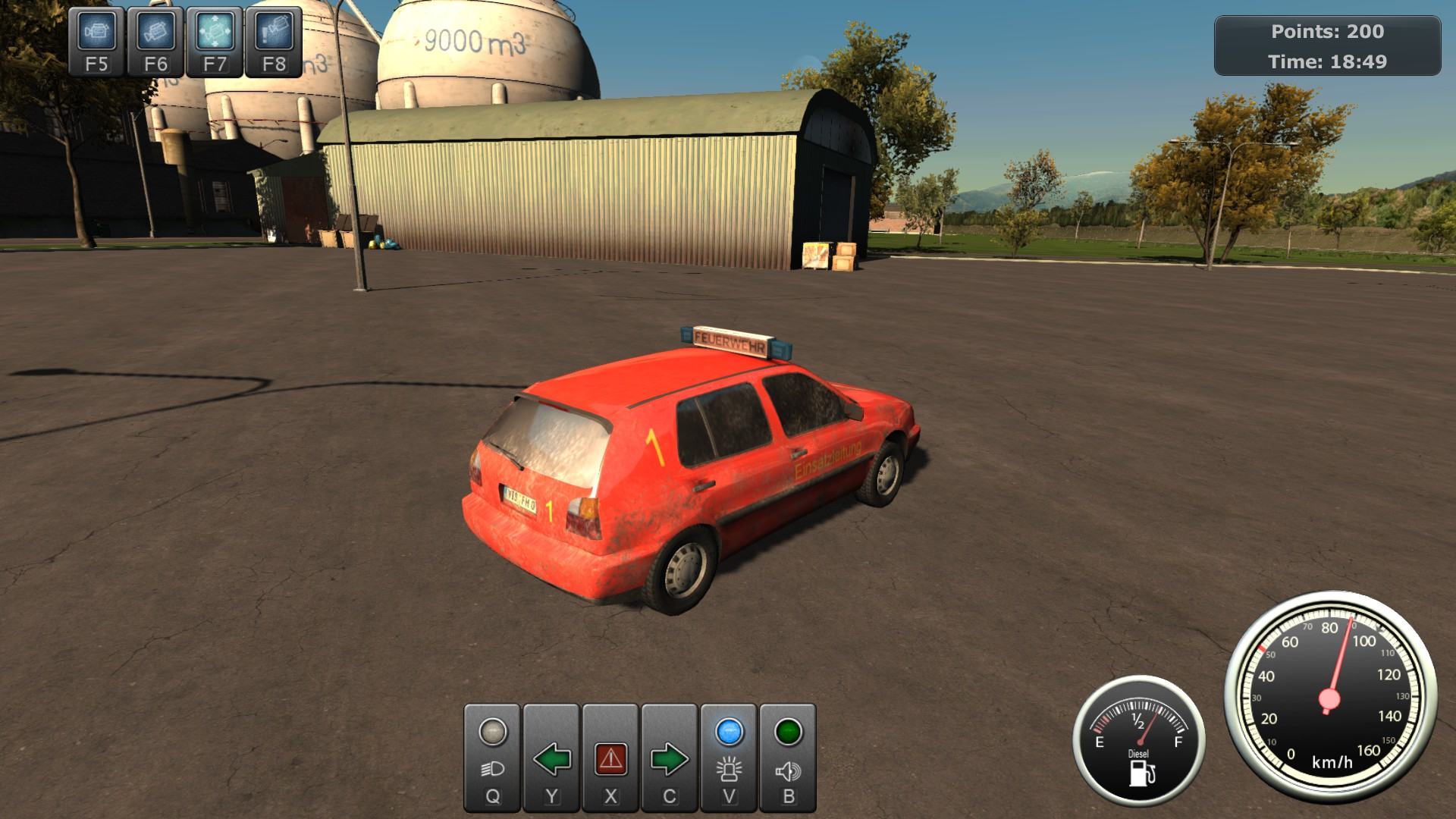The width and height of the screenshot is (1456, 819).
Task: Choose the F8 camera with exclamation mark
Action: [x=274, y=42]
